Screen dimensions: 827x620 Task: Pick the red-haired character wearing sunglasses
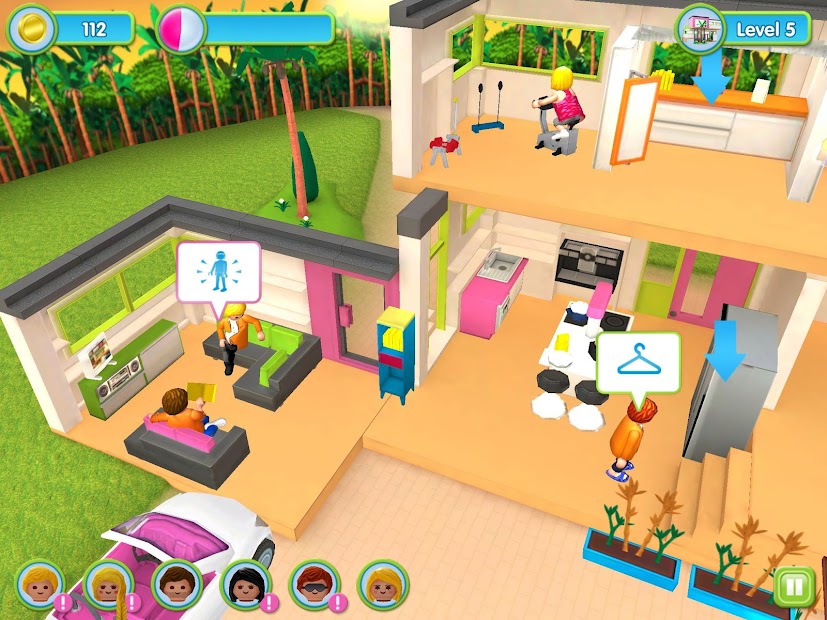coord(313,583)
